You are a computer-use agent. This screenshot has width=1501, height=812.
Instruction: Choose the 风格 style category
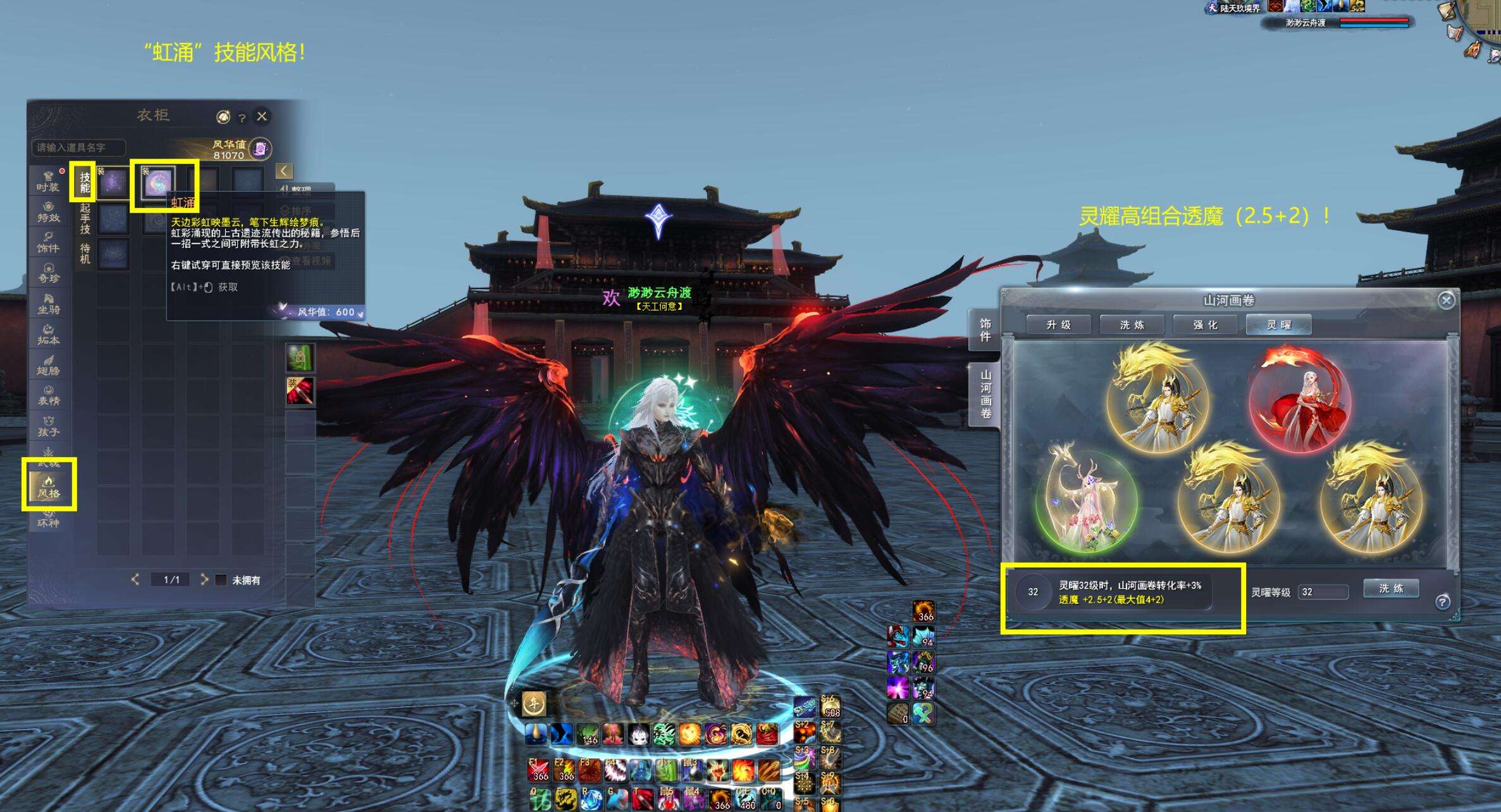49,487
